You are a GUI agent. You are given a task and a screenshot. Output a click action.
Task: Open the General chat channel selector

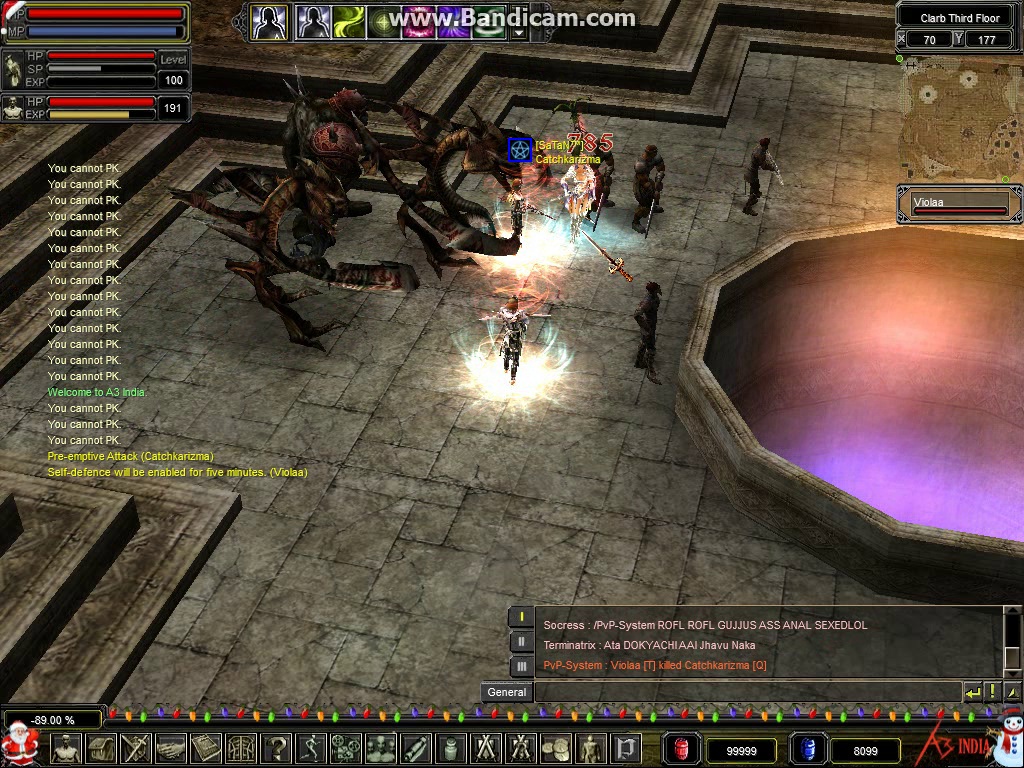coord(507,692)
